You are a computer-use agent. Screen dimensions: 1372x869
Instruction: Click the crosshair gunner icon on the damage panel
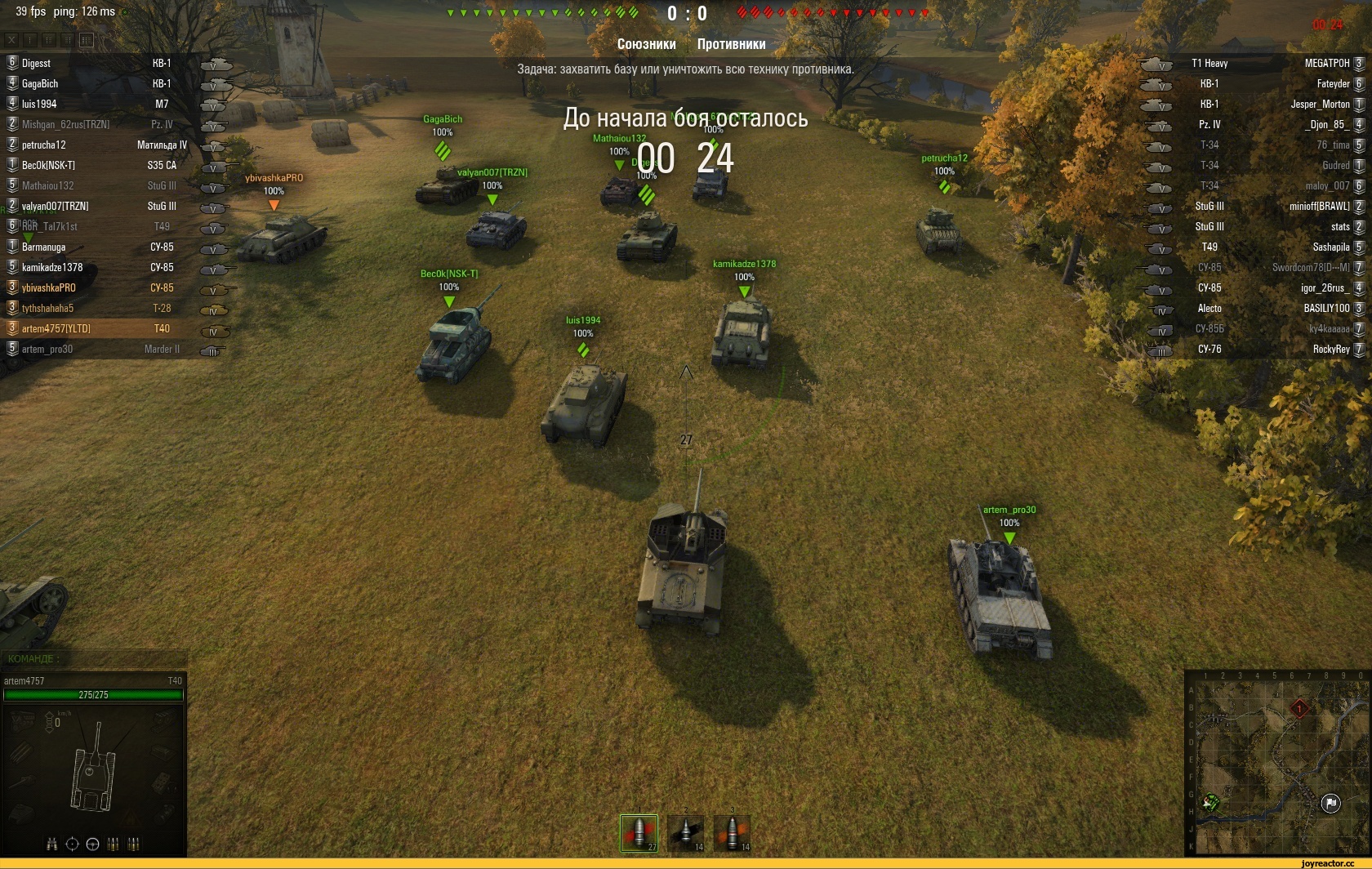(x=72, y=844)
